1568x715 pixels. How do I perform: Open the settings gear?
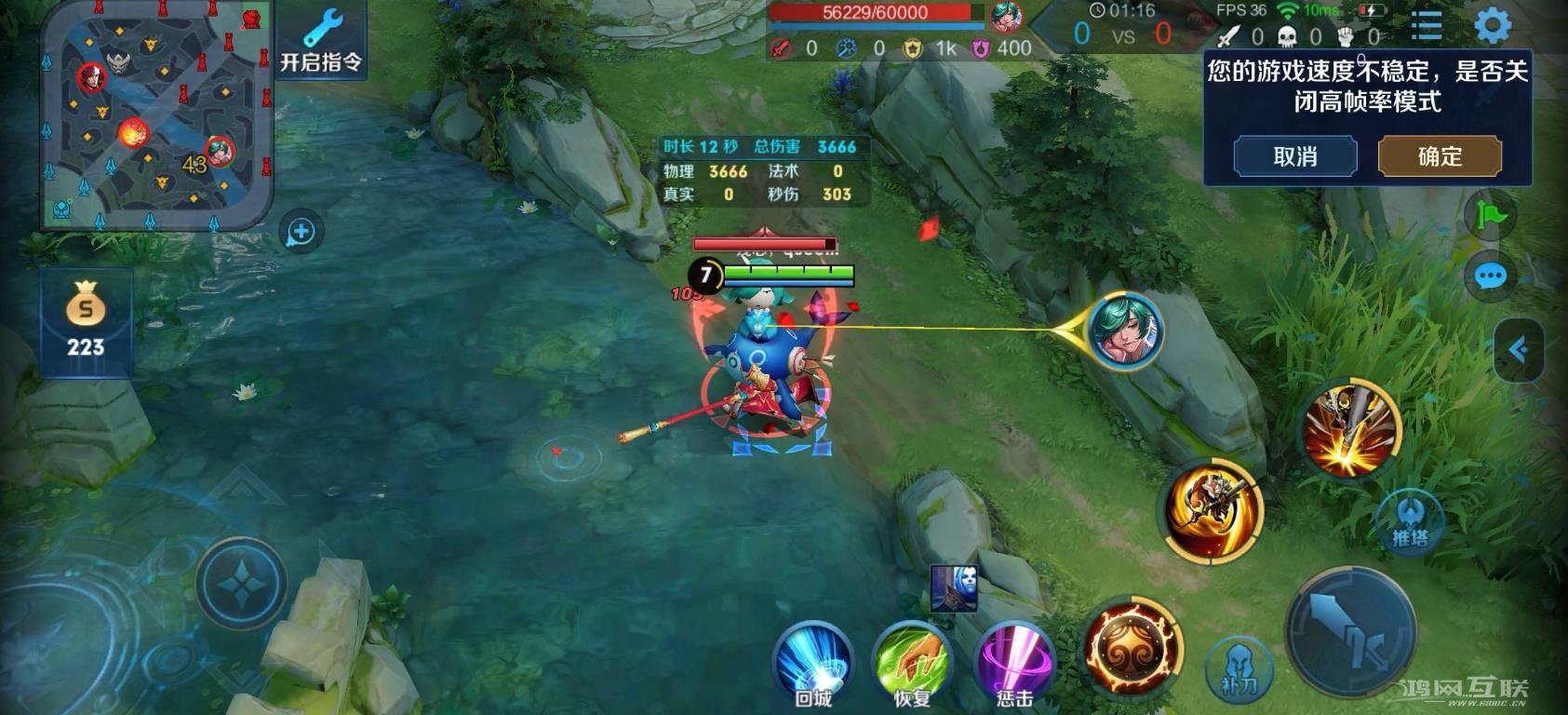pyautogui.click(x=1492, y=26)
